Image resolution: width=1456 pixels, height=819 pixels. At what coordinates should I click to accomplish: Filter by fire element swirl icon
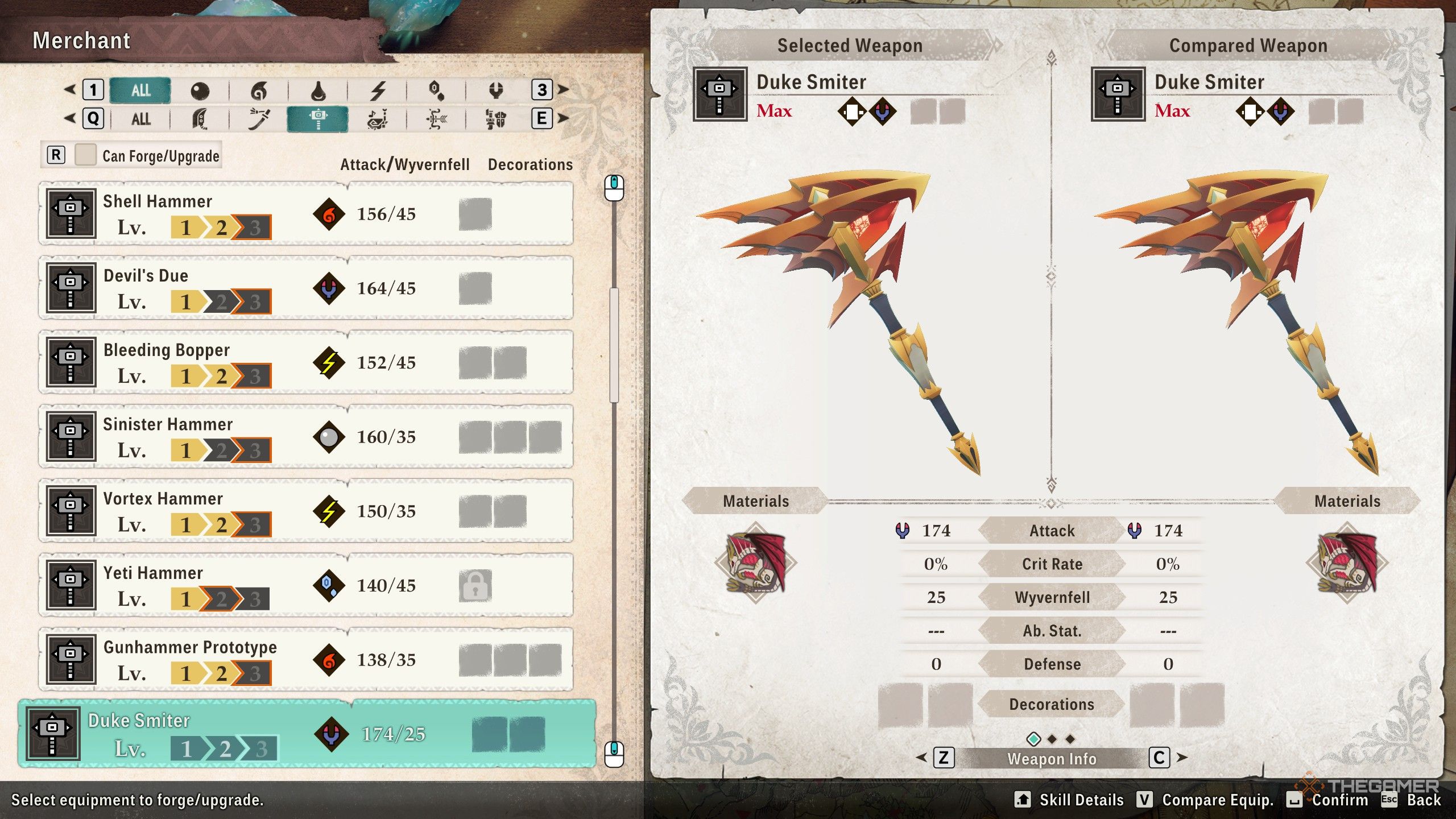pyautogui.click(x=259, y=90)
